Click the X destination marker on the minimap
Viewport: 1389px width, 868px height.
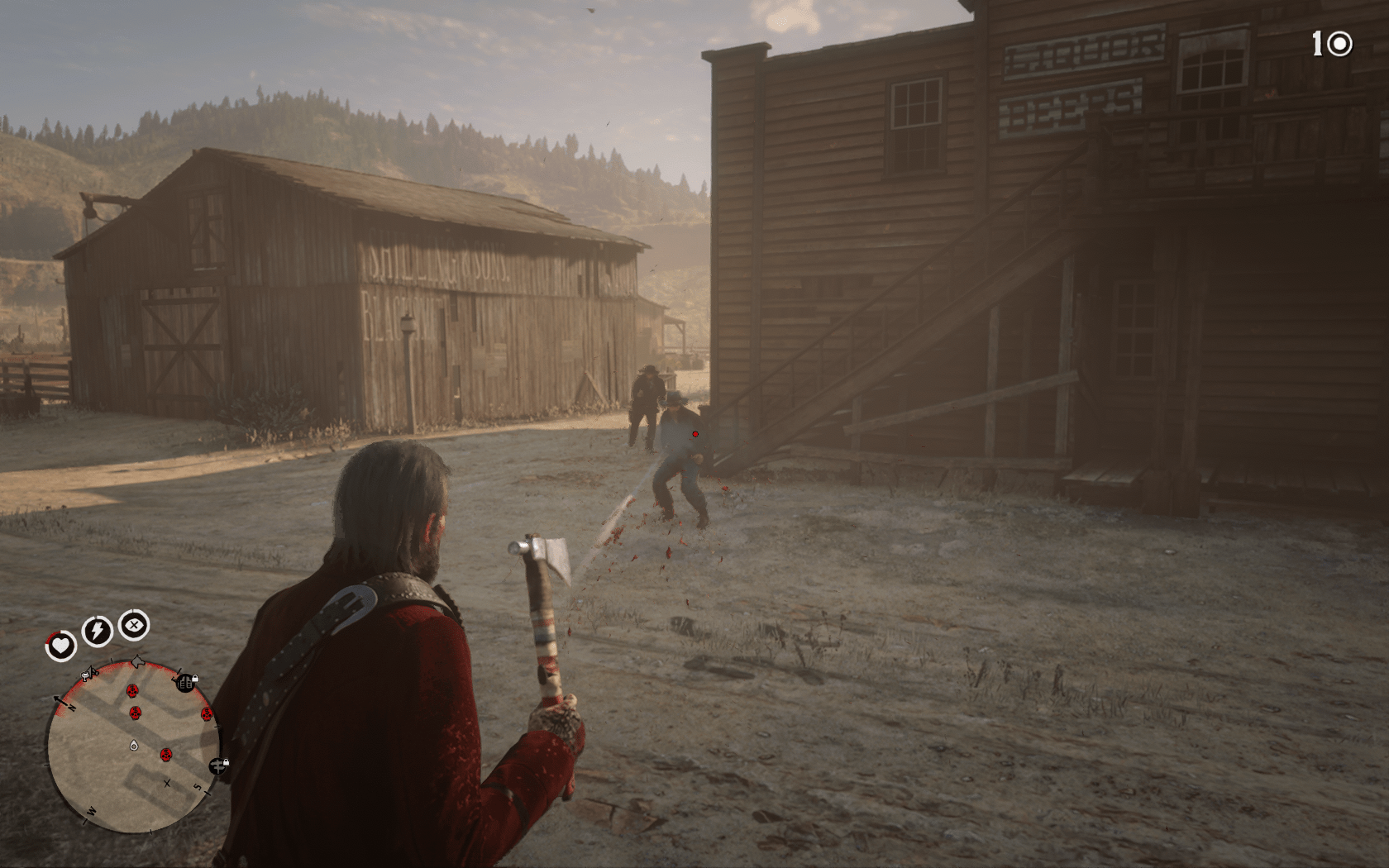[x=167, y=783]
